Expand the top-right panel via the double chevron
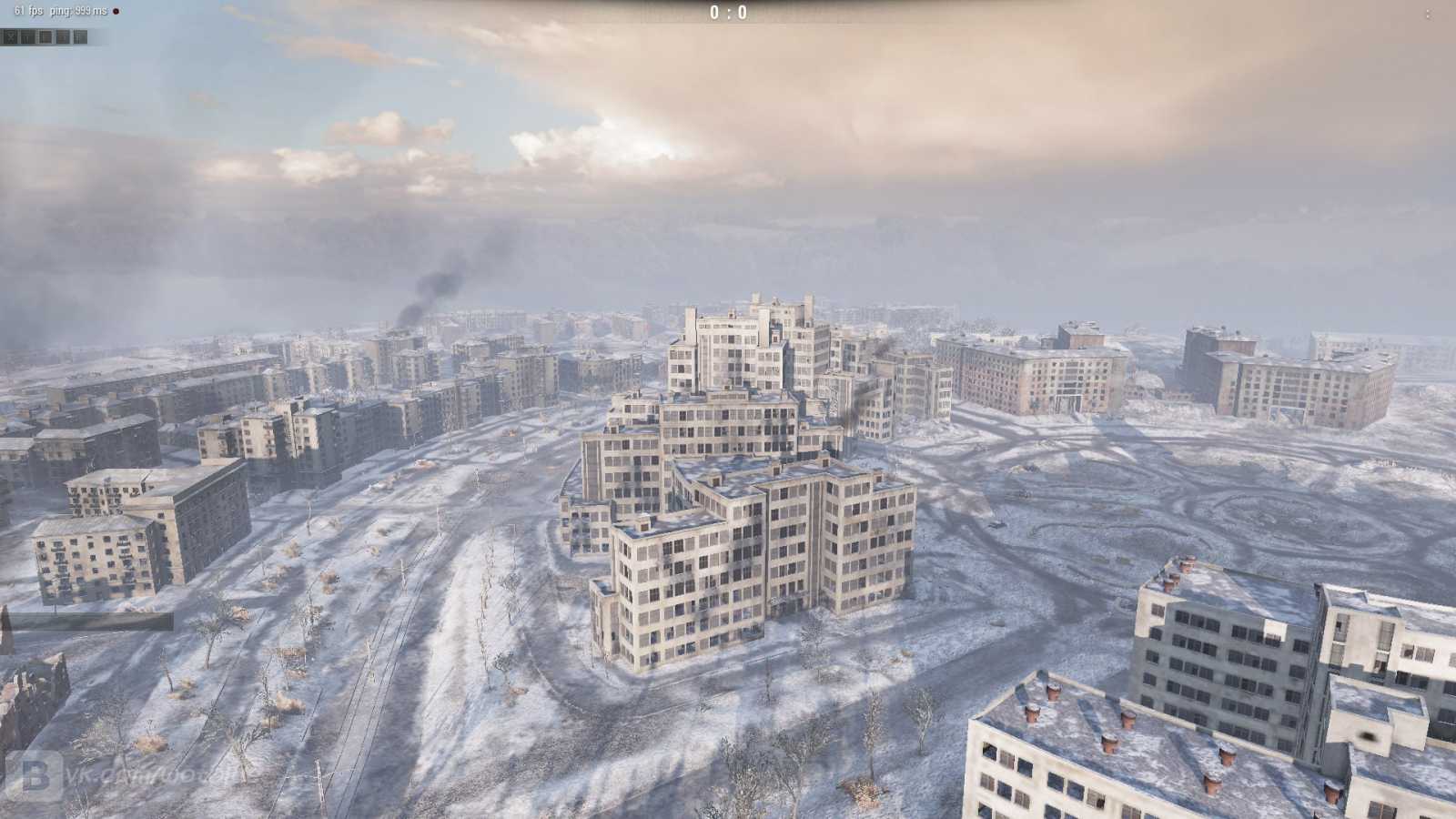This screenshot has height=819, width=1456. [x=1429, y=15]
